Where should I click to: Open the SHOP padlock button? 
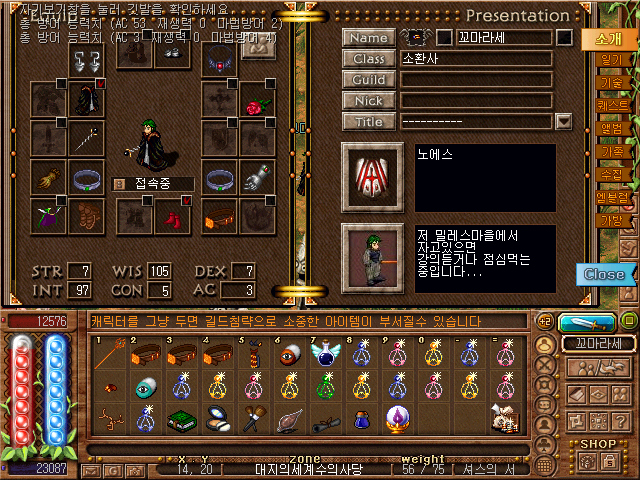609,461
